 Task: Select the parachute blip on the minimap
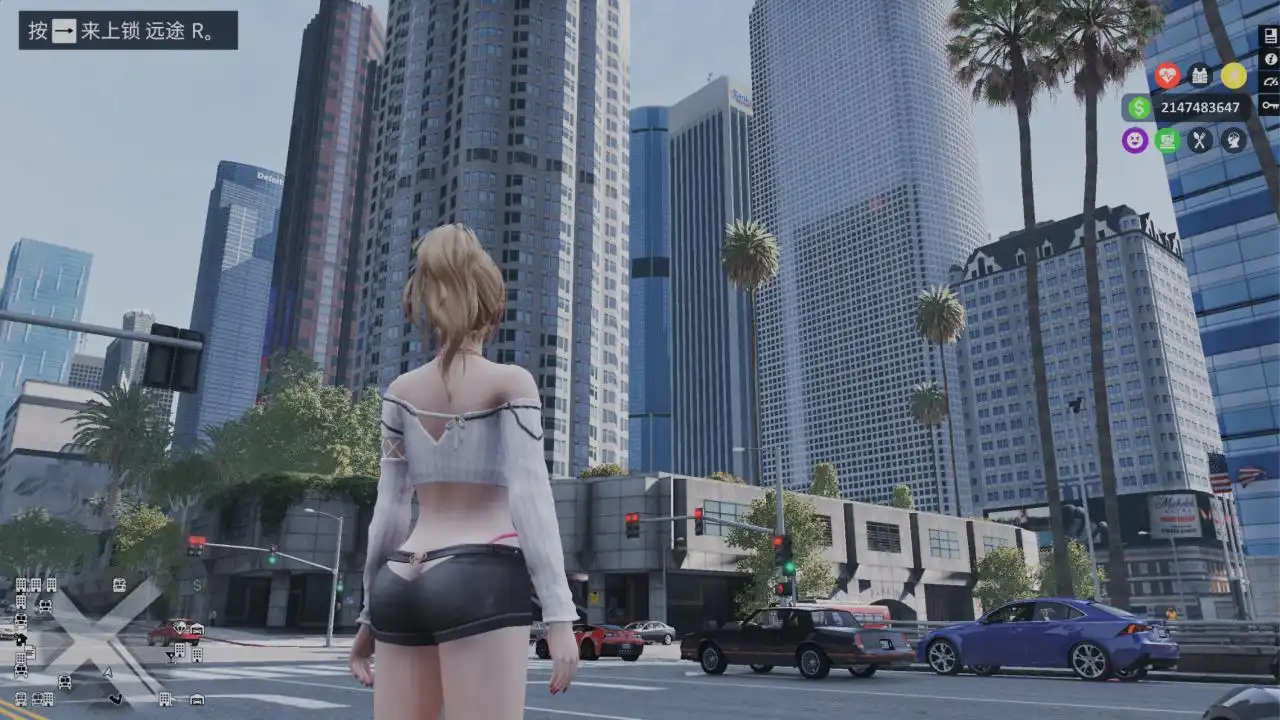[179, 627]
